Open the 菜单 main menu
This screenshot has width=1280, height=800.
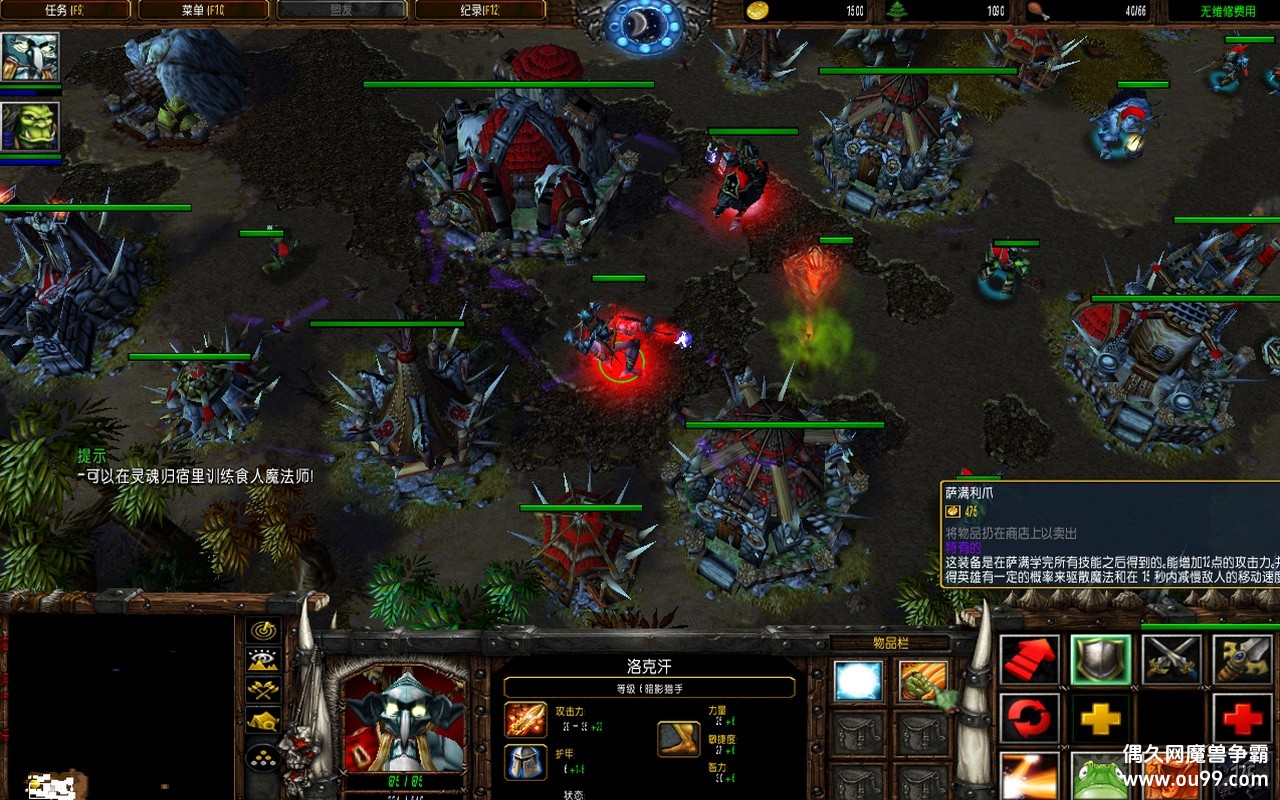point(203,11)
